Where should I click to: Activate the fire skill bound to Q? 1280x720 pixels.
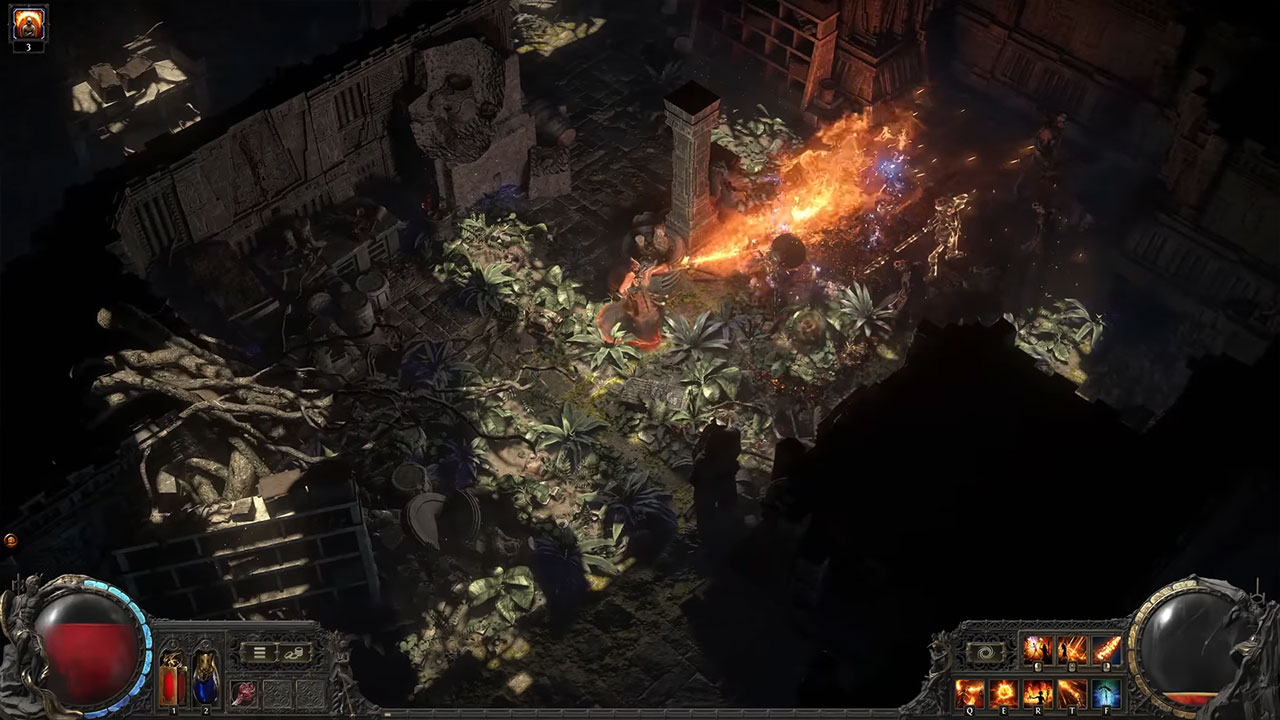coord(969,692)
